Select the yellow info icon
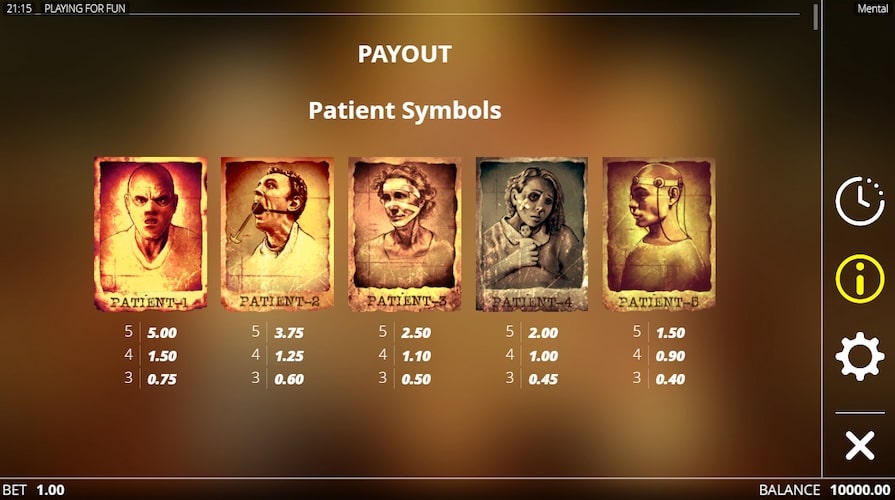Image resolution: width=895 pixels, height=500 pixels. [859, 279]
